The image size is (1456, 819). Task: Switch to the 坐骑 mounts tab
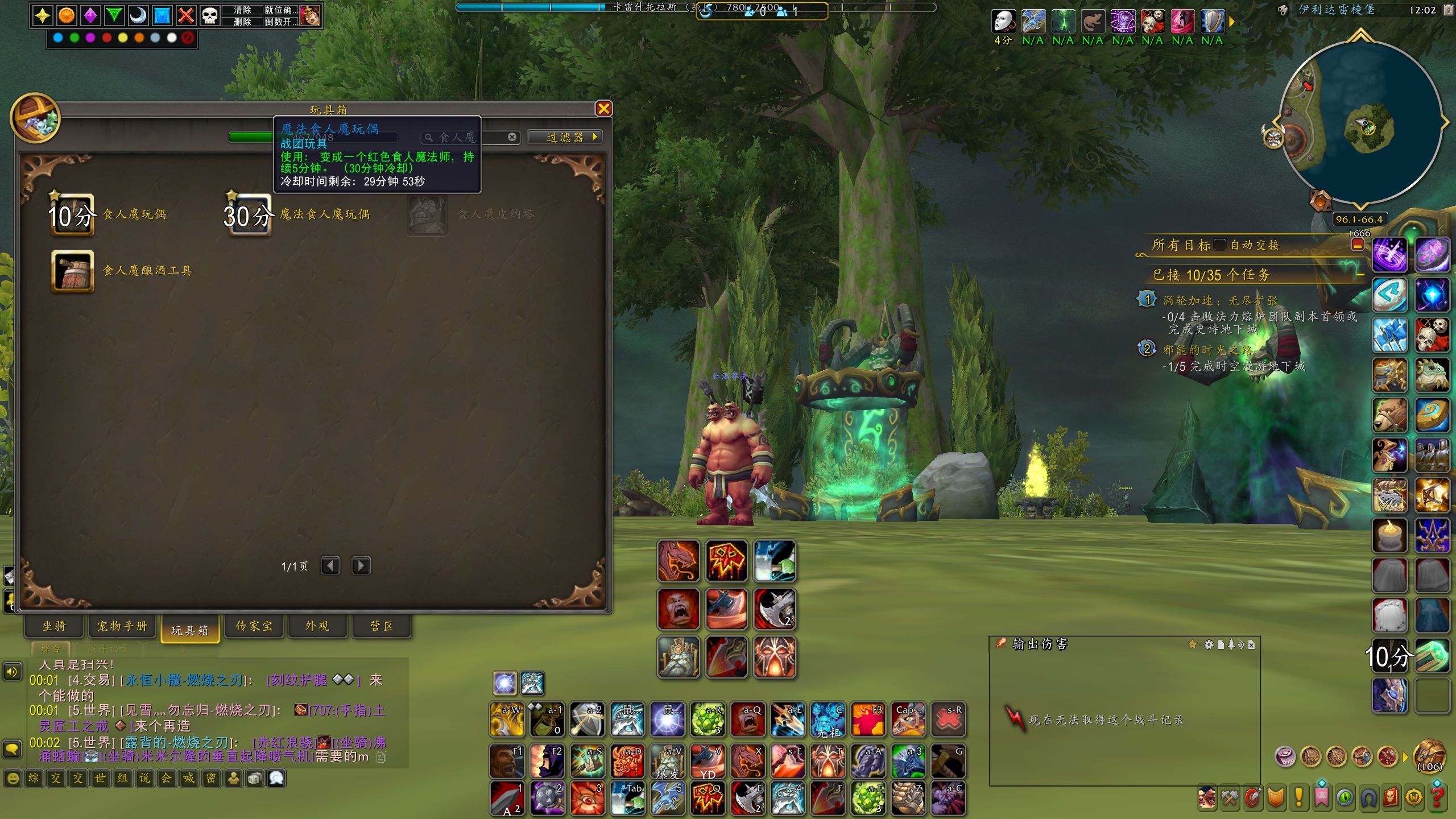click(x=54, y=626)
